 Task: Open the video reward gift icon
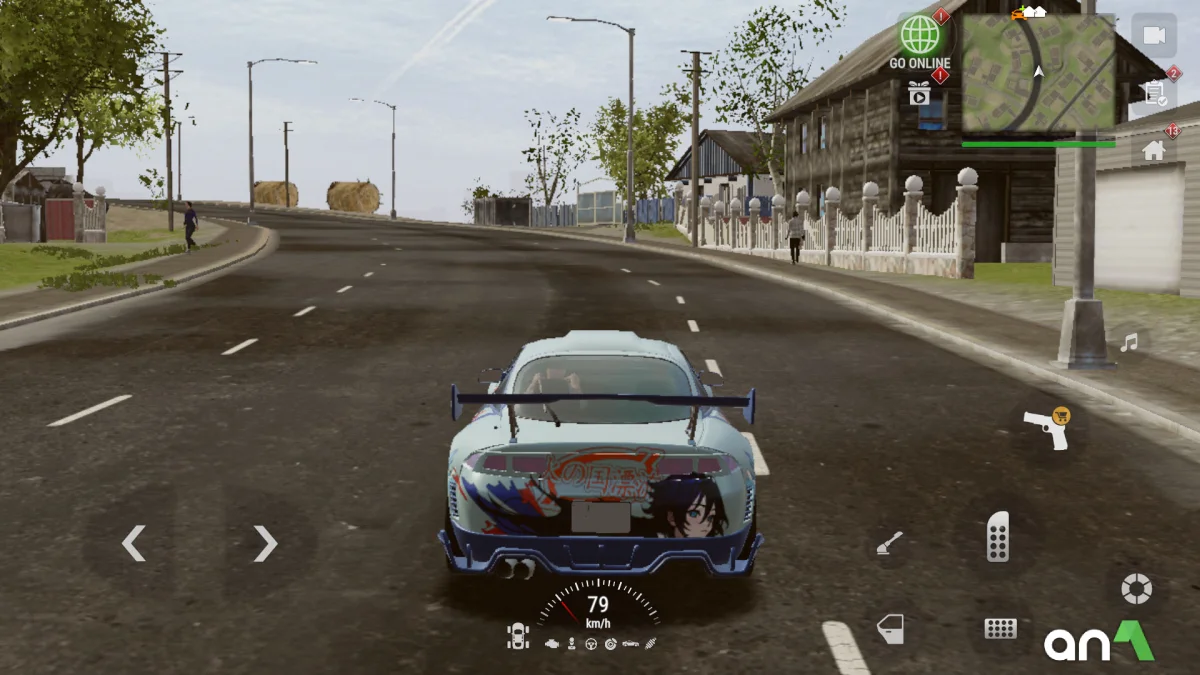click(919, 93)
